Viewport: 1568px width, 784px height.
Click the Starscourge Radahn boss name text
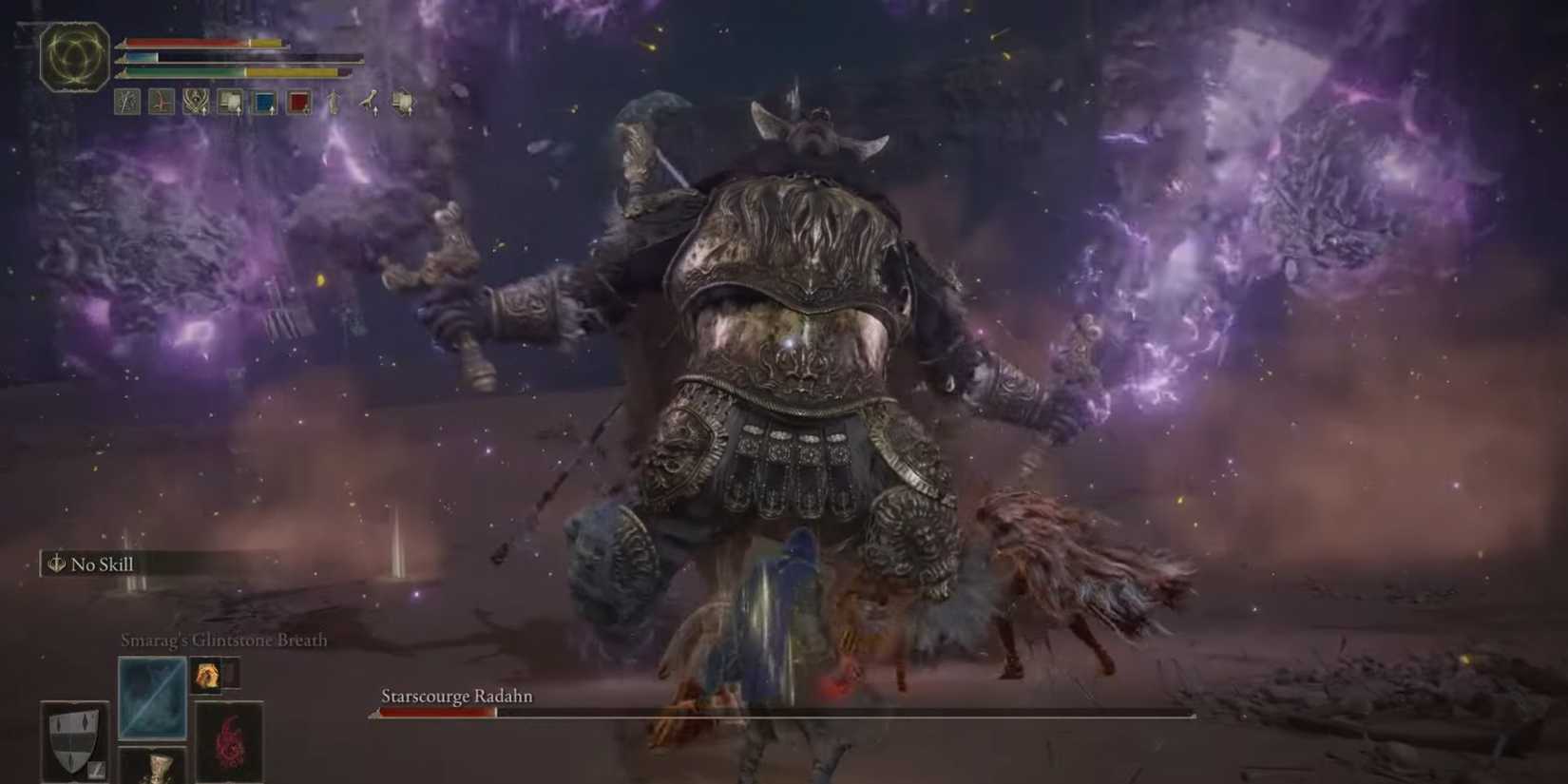(455, 697)
